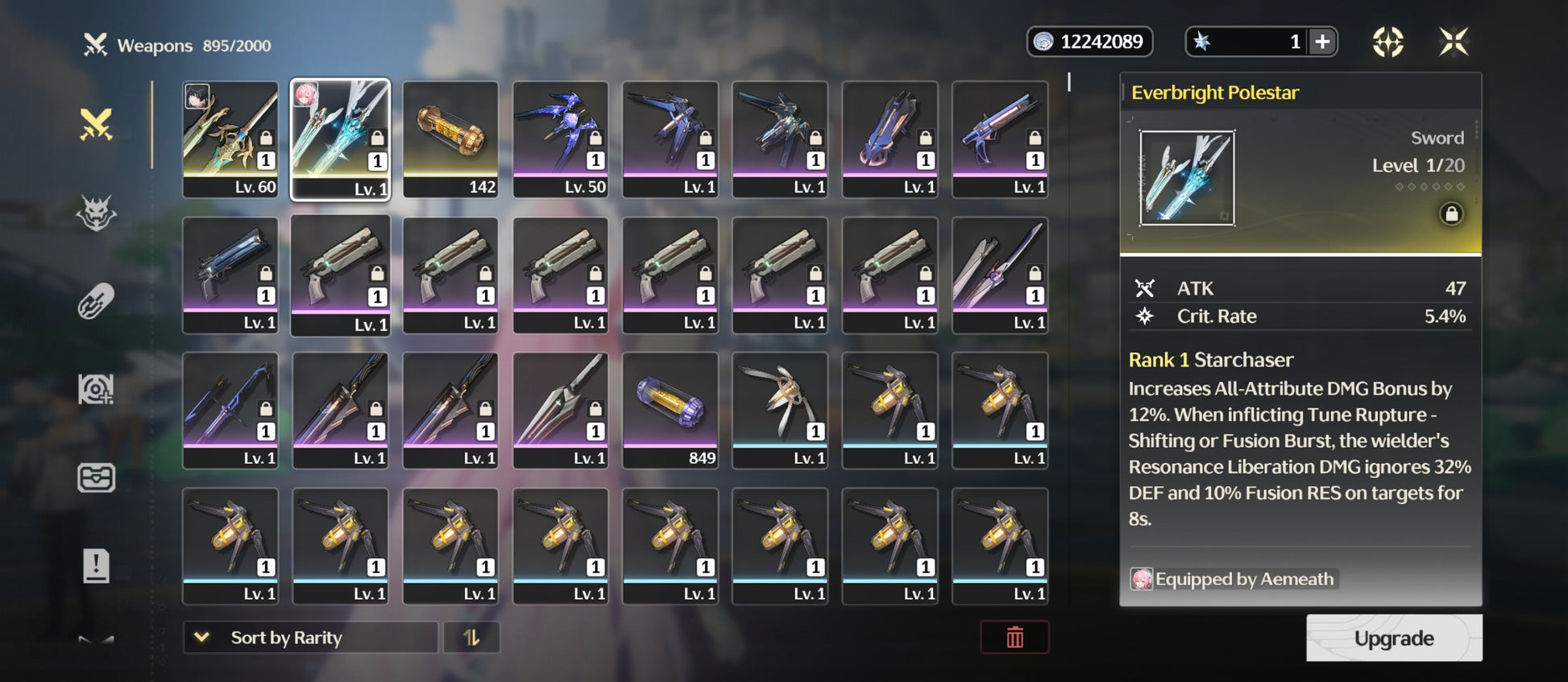Select the Lv. 60 golden sword slot
This screenshot has height=682, width=1568.
(x=230, y=138)
